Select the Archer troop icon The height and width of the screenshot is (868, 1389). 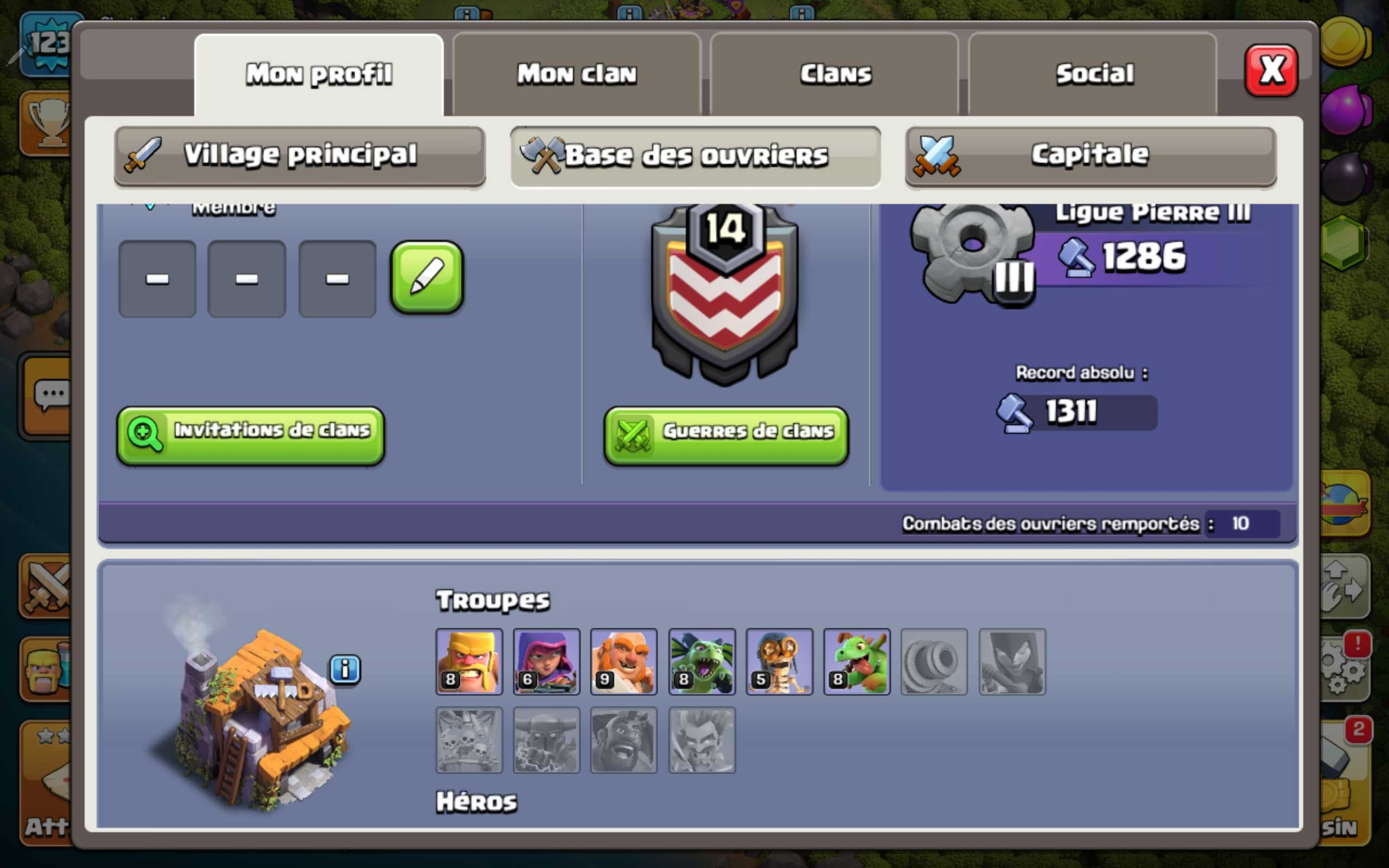pos(546,661)
